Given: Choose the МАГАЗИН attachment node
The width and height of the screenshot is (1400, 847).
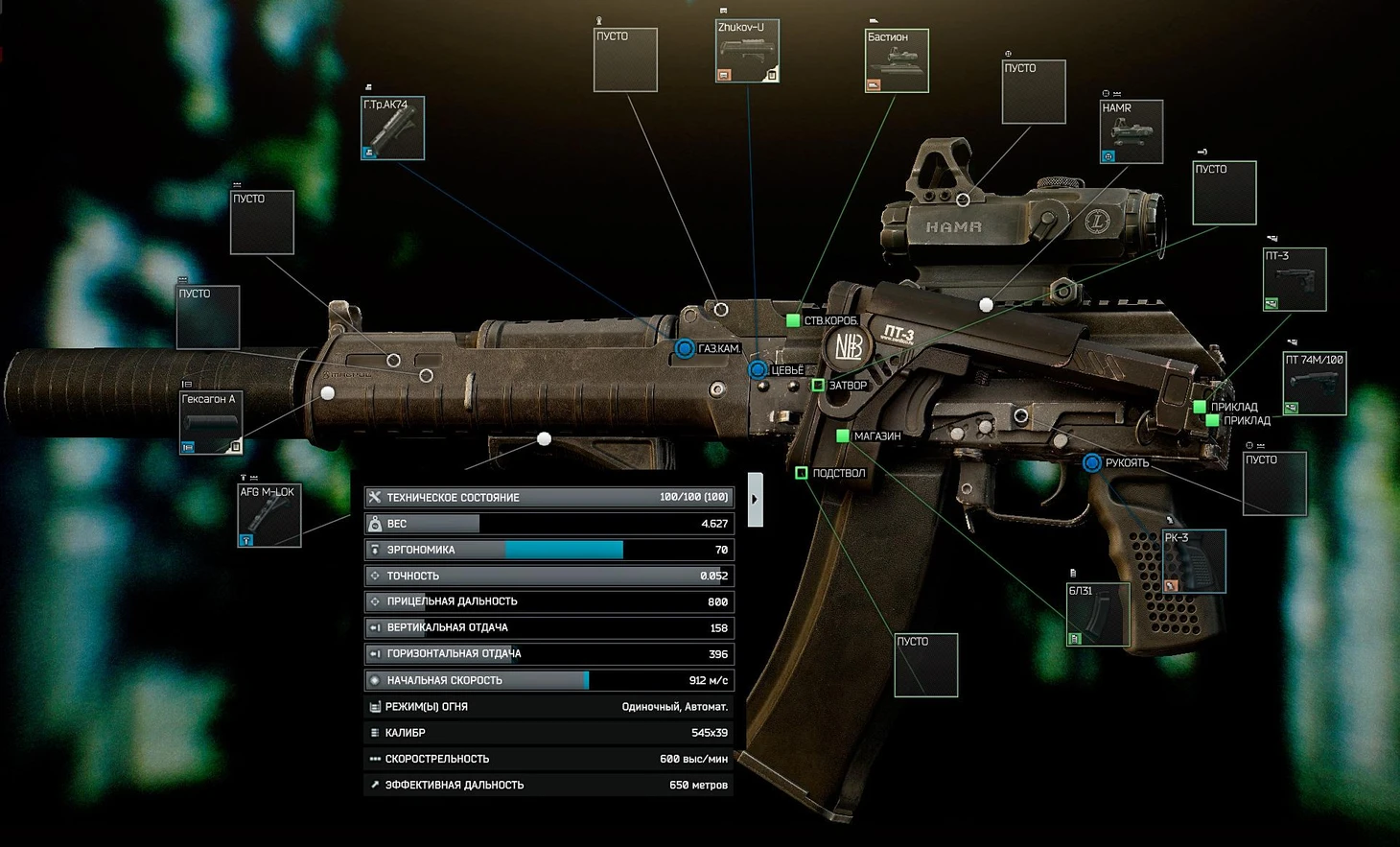Looking at the screenshot, I should (x=843, y=435).
